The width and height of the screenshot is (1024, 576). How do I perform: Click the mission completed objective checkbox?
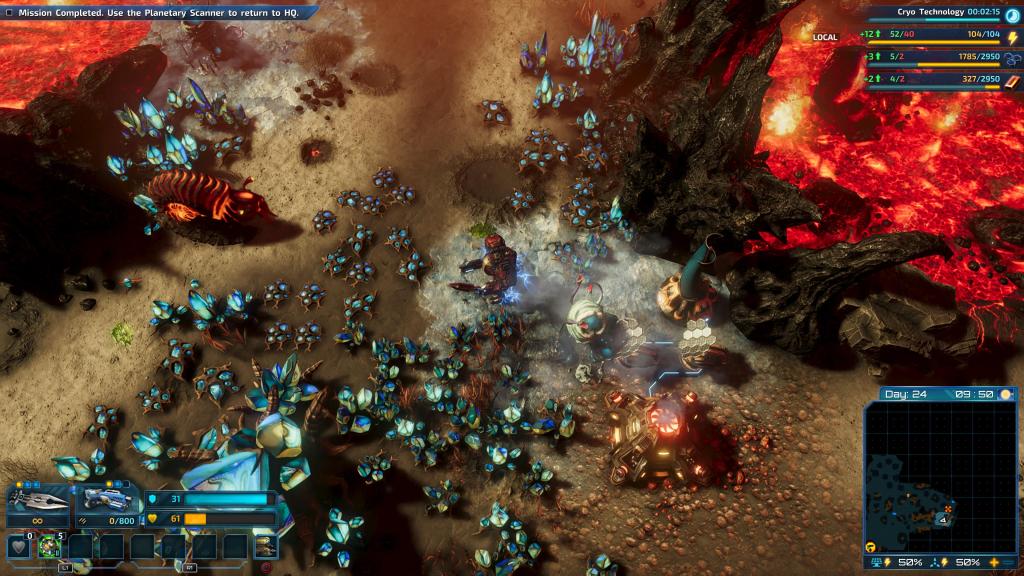[9, 12]
